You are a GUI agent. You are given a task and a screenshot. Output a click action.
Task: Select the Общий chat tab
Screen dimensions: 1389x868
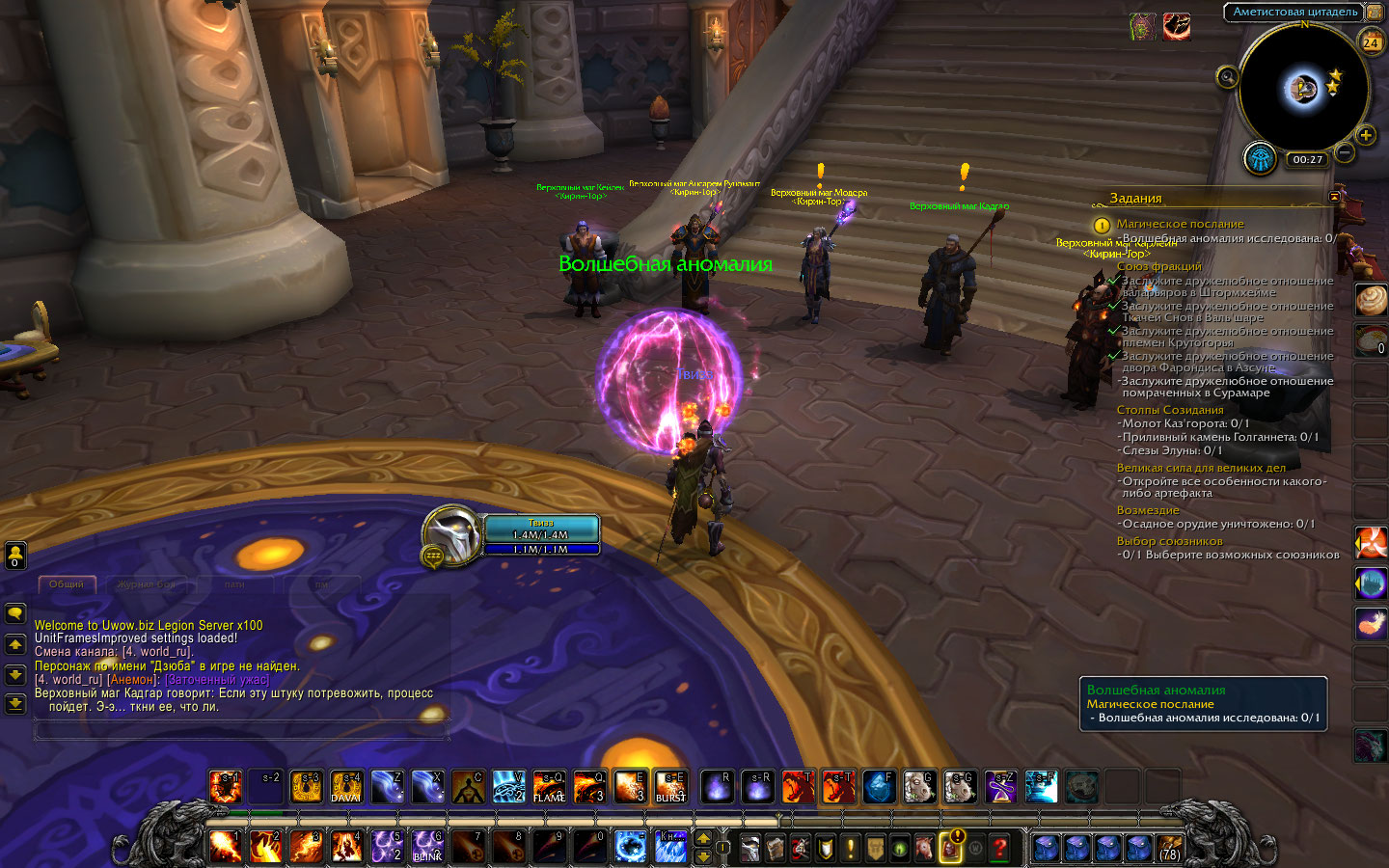pos(67,584)
